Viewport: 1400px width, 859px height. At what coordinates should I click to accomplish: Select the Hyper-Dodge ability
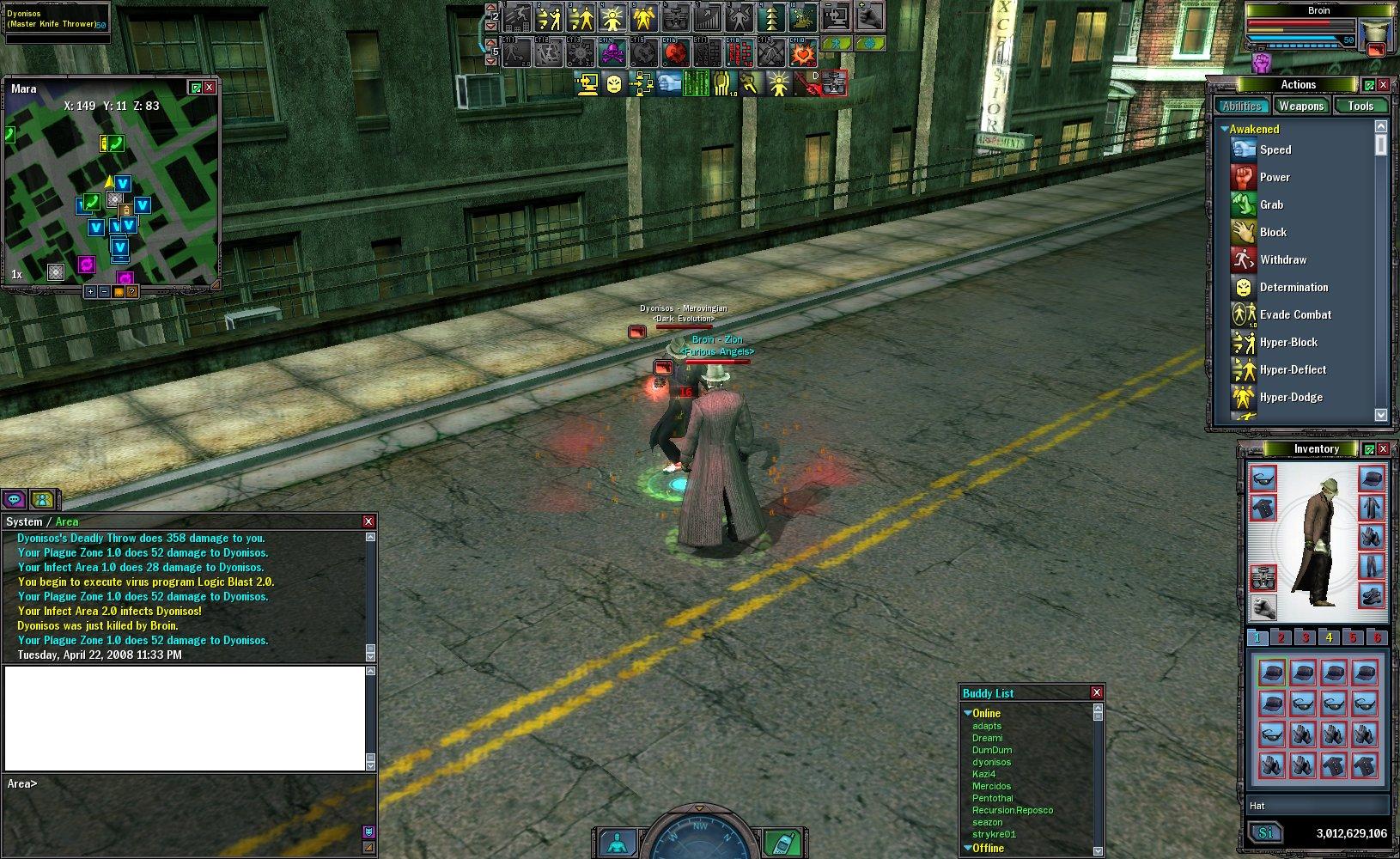[1290, 397]
